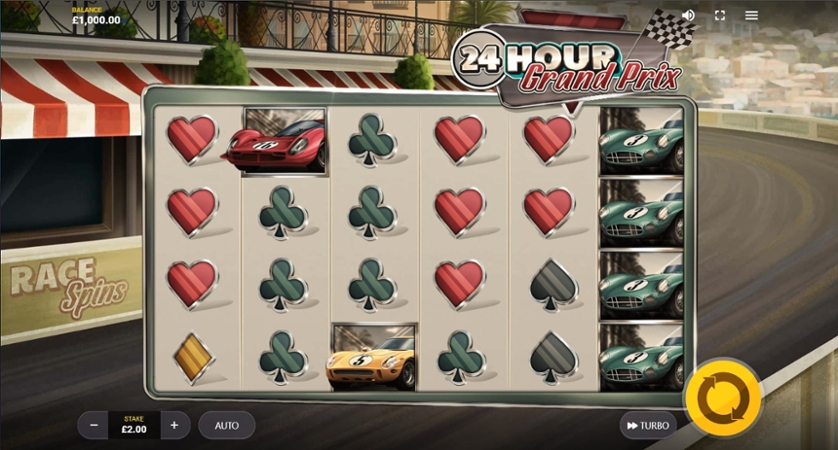Increase the stake with the plus button
This screenshot has height=450, width=838.
click(174, 425)
